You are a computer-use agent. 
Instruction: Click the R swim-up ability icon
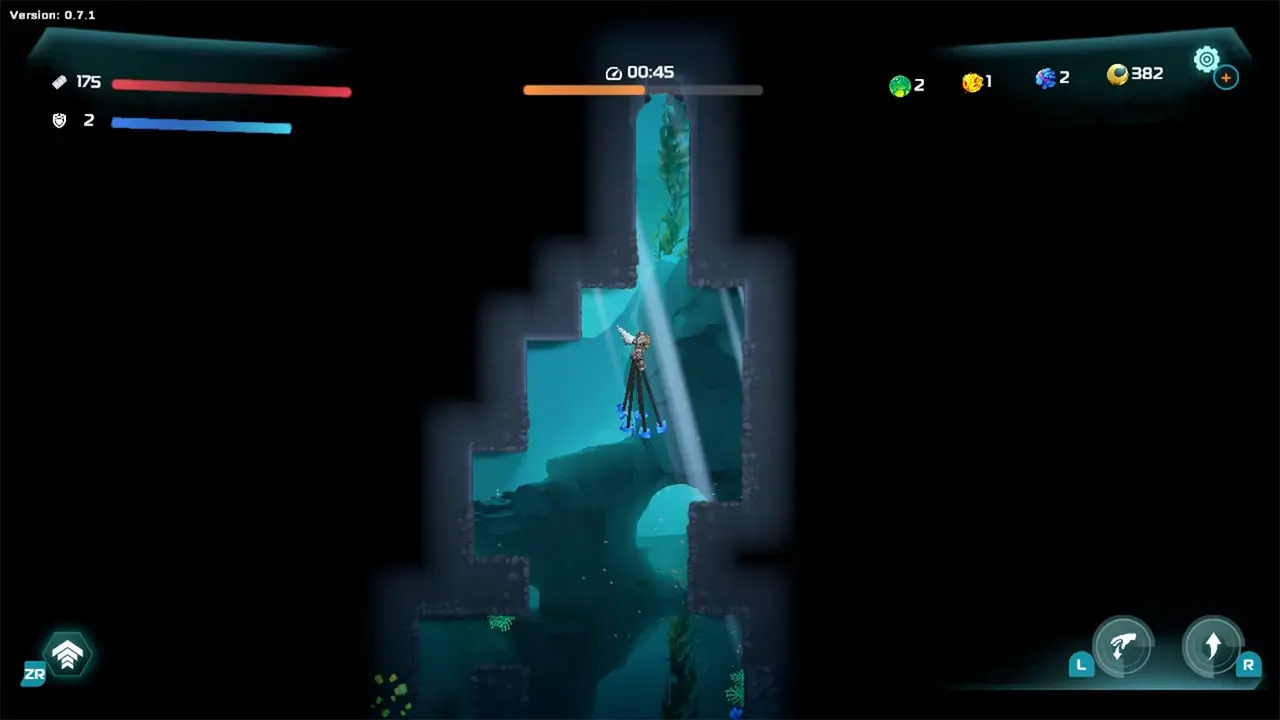(1213, 647)
